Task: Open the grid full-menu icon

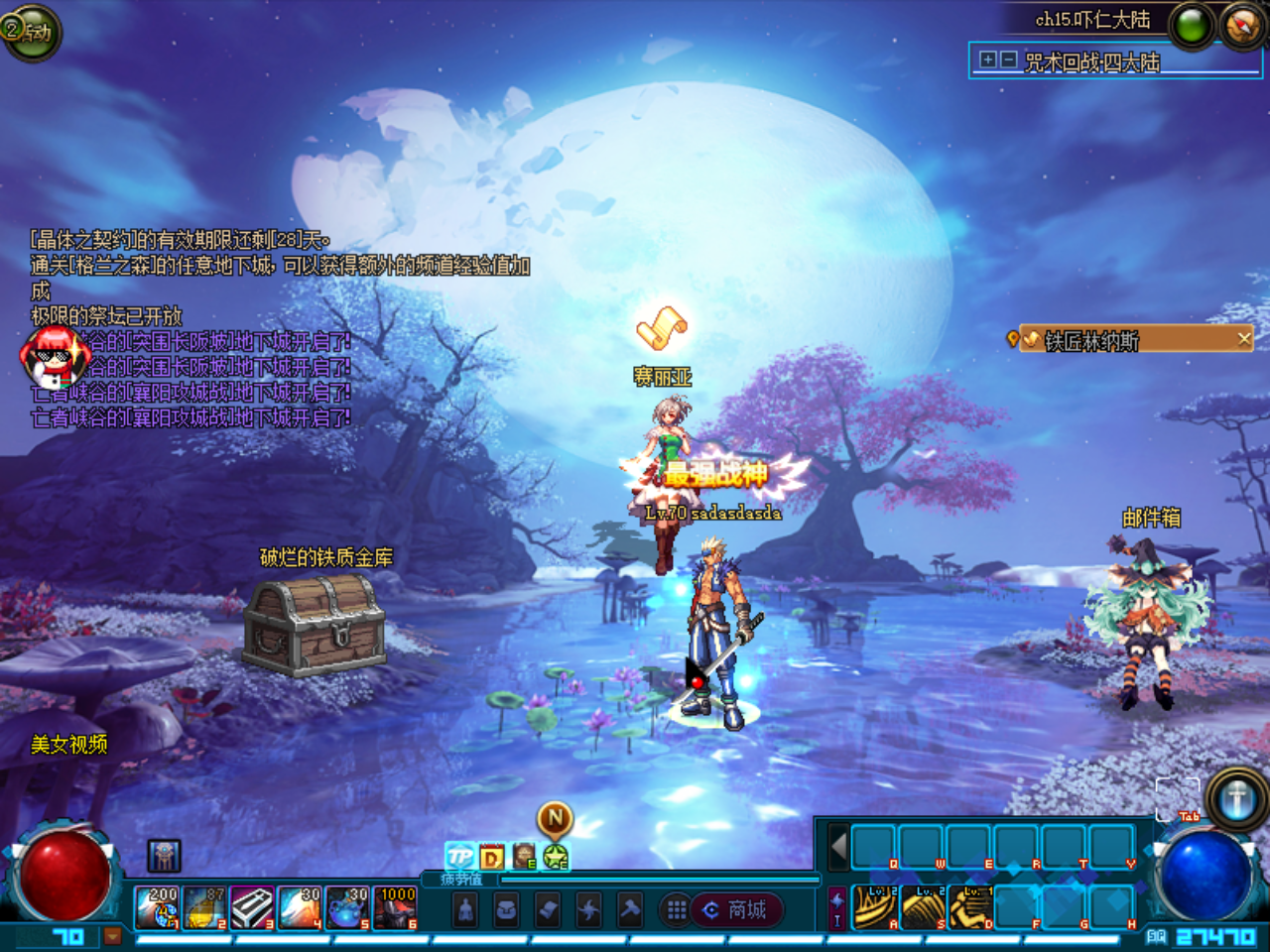Action: (x=679, y=910)
